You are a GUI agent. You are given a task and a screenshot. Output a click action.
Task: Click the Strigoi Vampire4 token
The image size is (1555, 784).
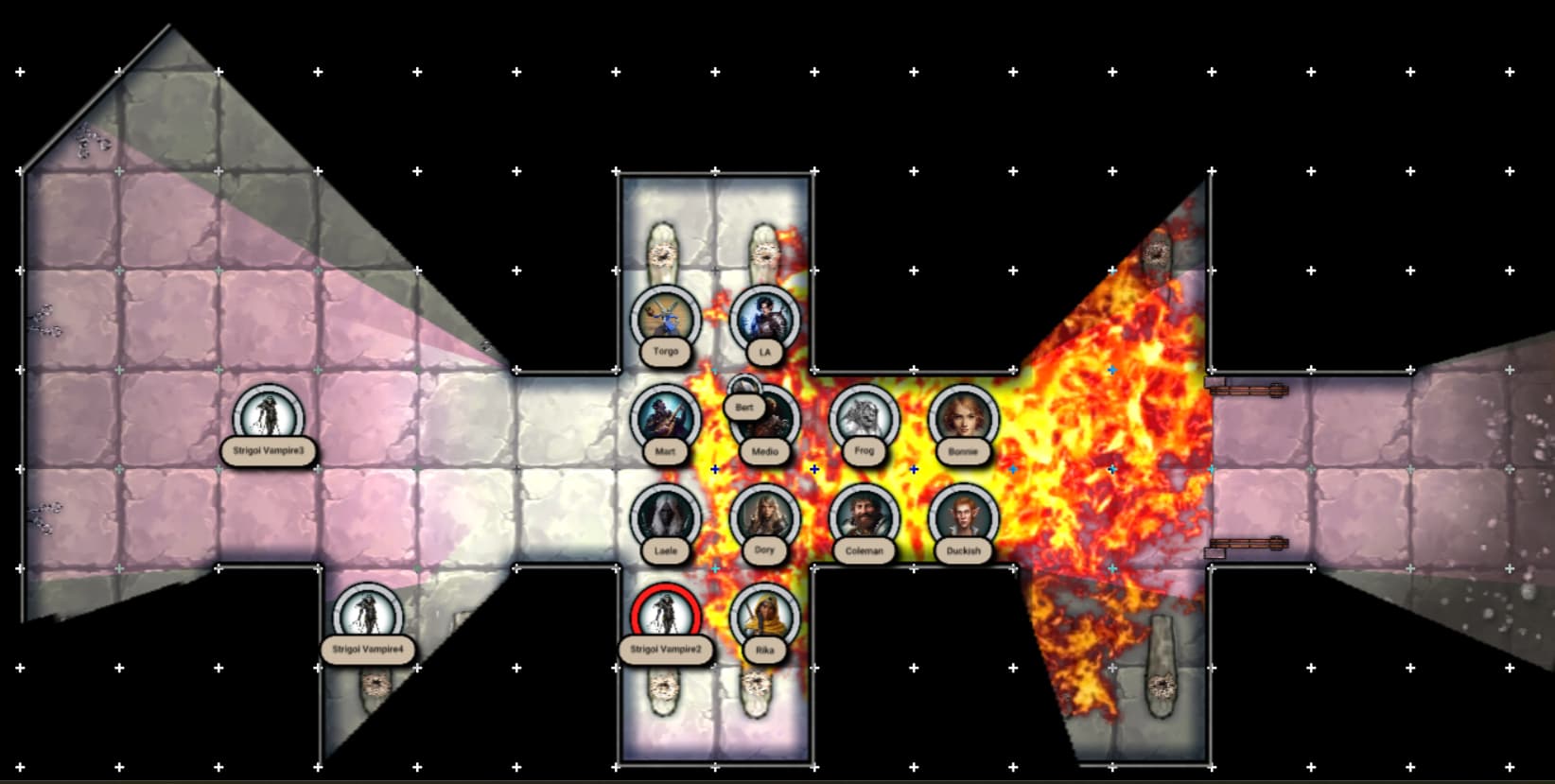368,617
